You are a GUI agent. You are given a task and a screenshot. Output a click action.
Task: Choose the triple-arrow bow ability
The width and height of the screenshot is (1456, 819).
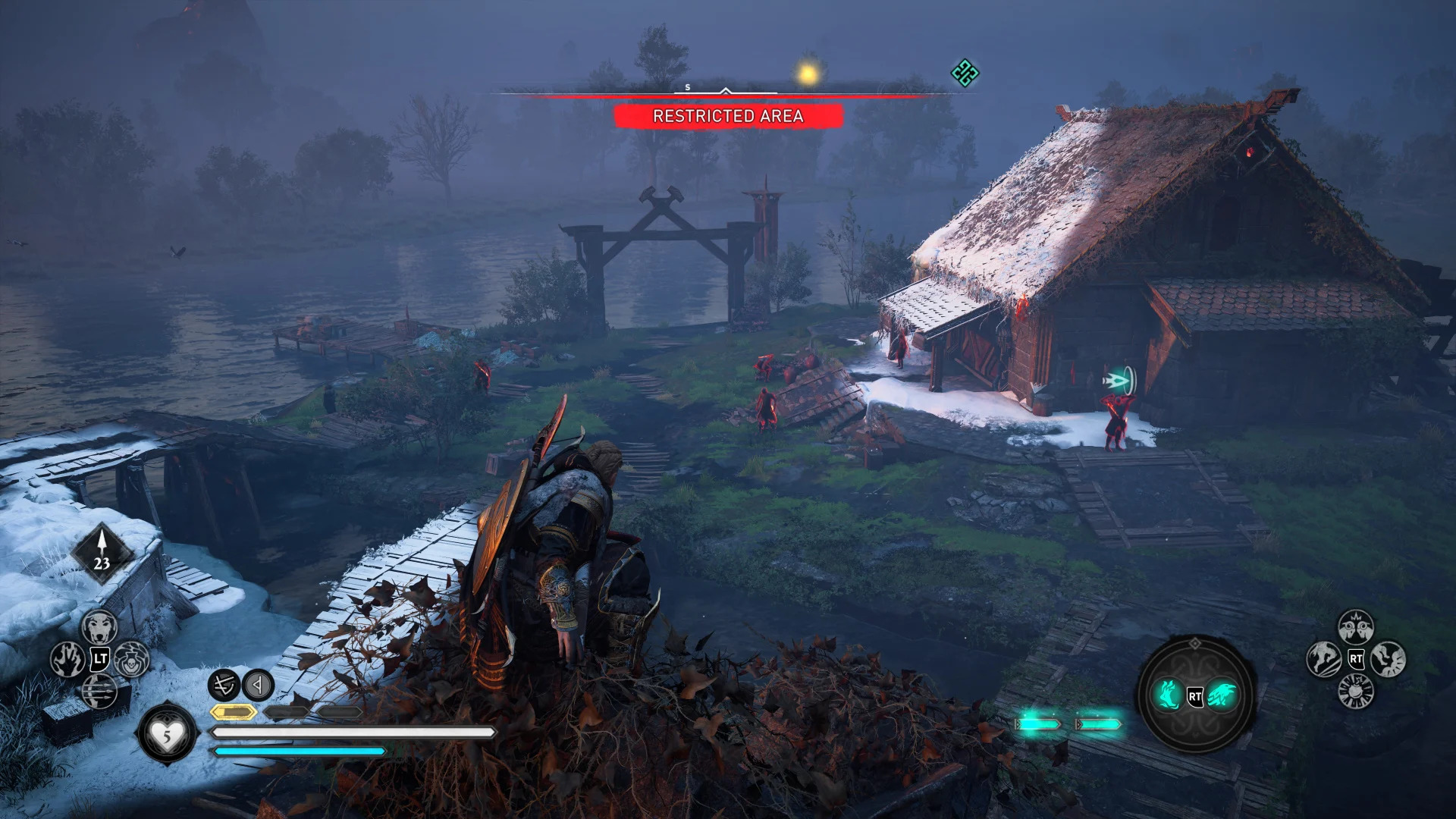point(99,691)
